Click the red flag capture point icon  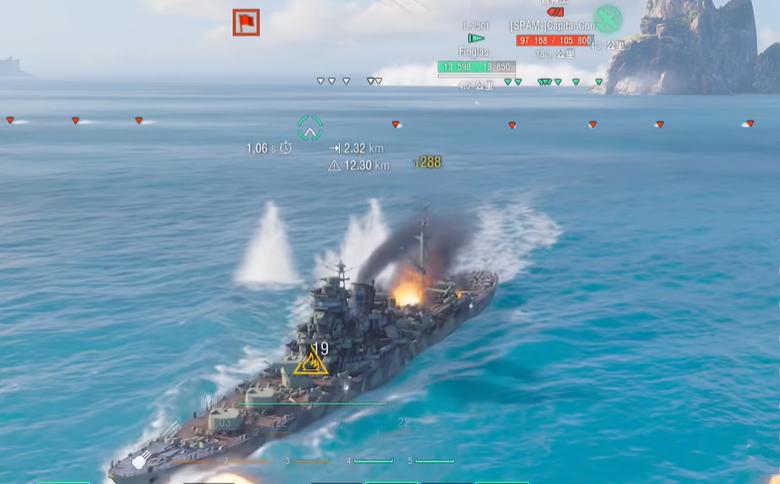246,22
